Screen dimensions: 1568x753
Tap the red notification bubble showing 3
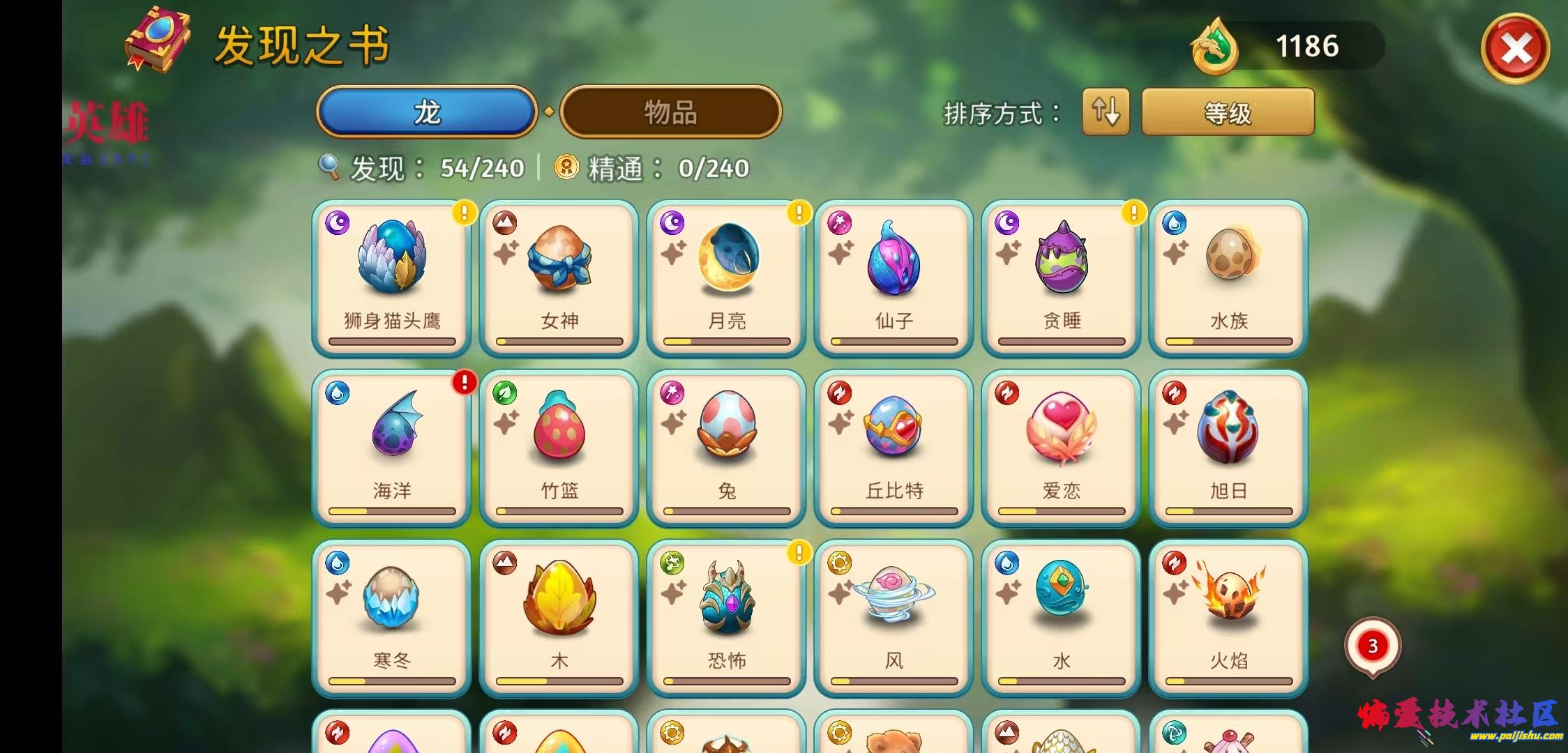pos(1372,646)
